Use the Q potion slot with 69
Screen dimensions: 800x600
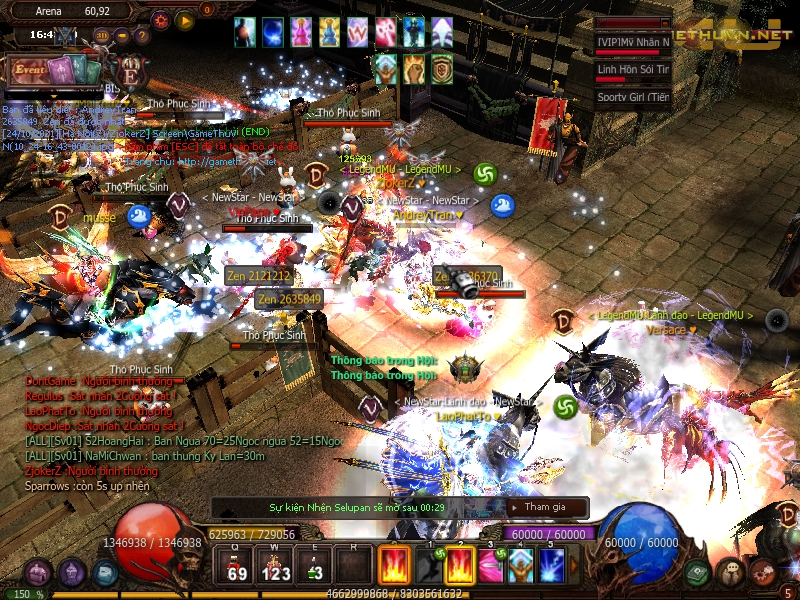tap(238, 564)
